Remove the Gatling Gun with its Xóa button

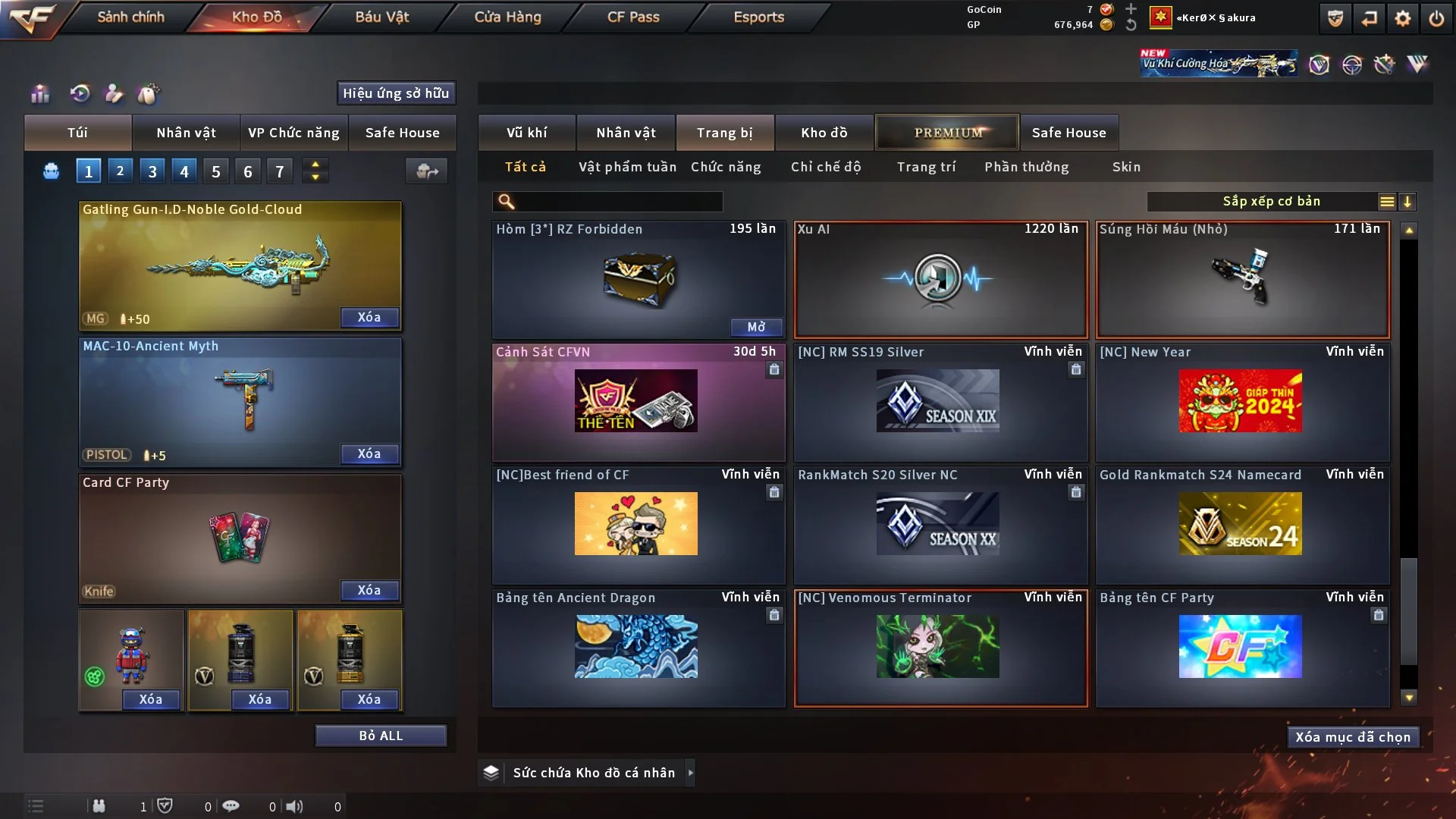pos(369,317)
